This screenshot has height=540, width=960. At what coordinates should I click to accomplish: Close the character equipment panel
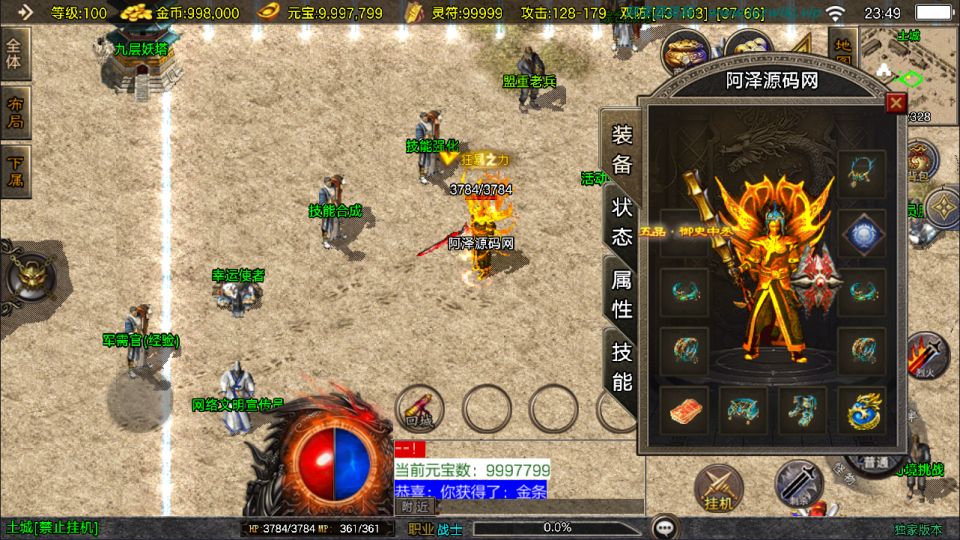[896, 102]
